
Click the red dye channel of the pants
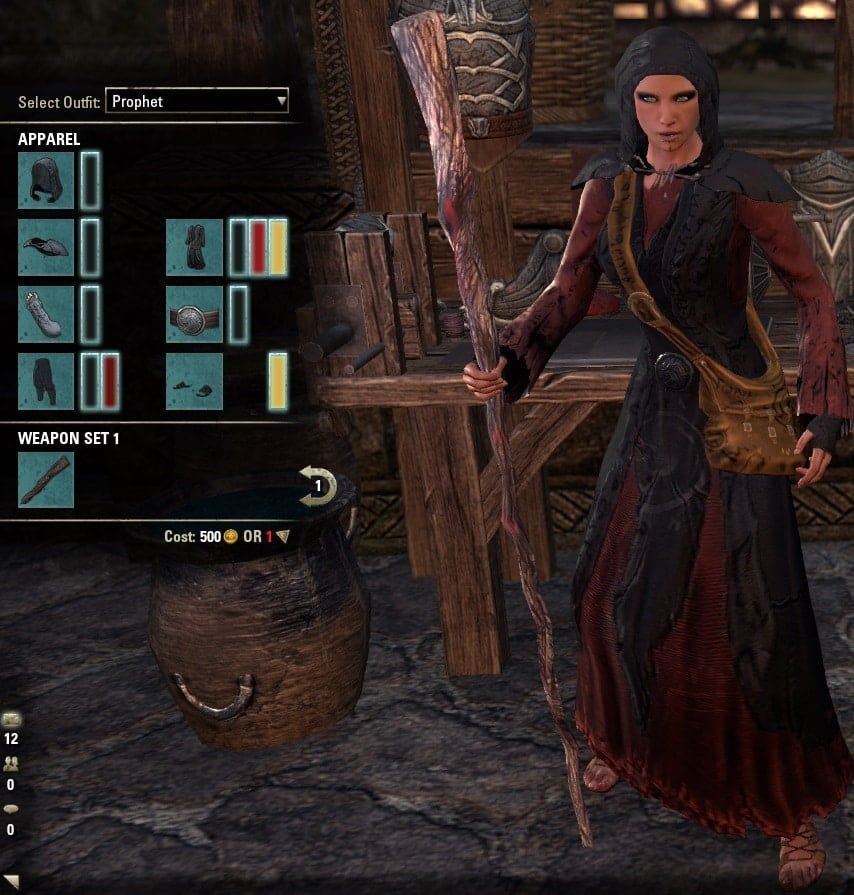click(109, 381)
